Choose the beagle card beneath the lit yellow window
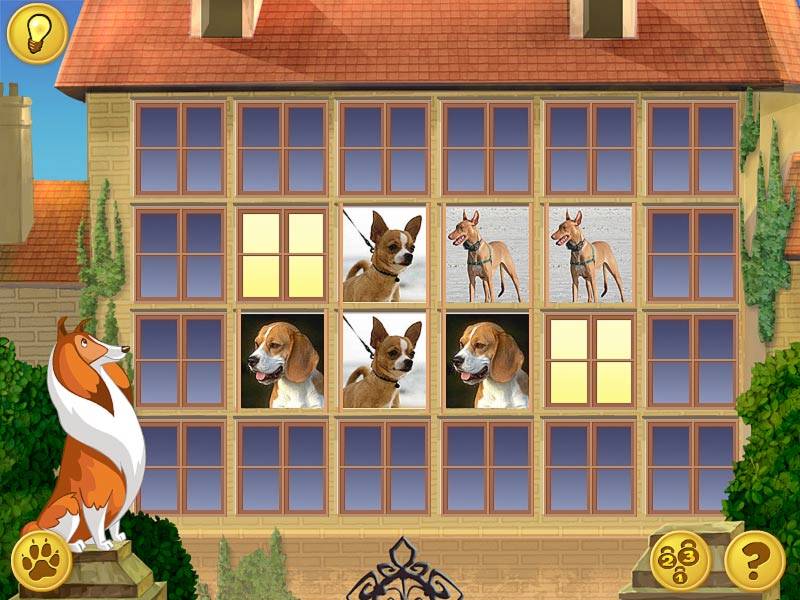800x600 pixels. coord(282,361)
